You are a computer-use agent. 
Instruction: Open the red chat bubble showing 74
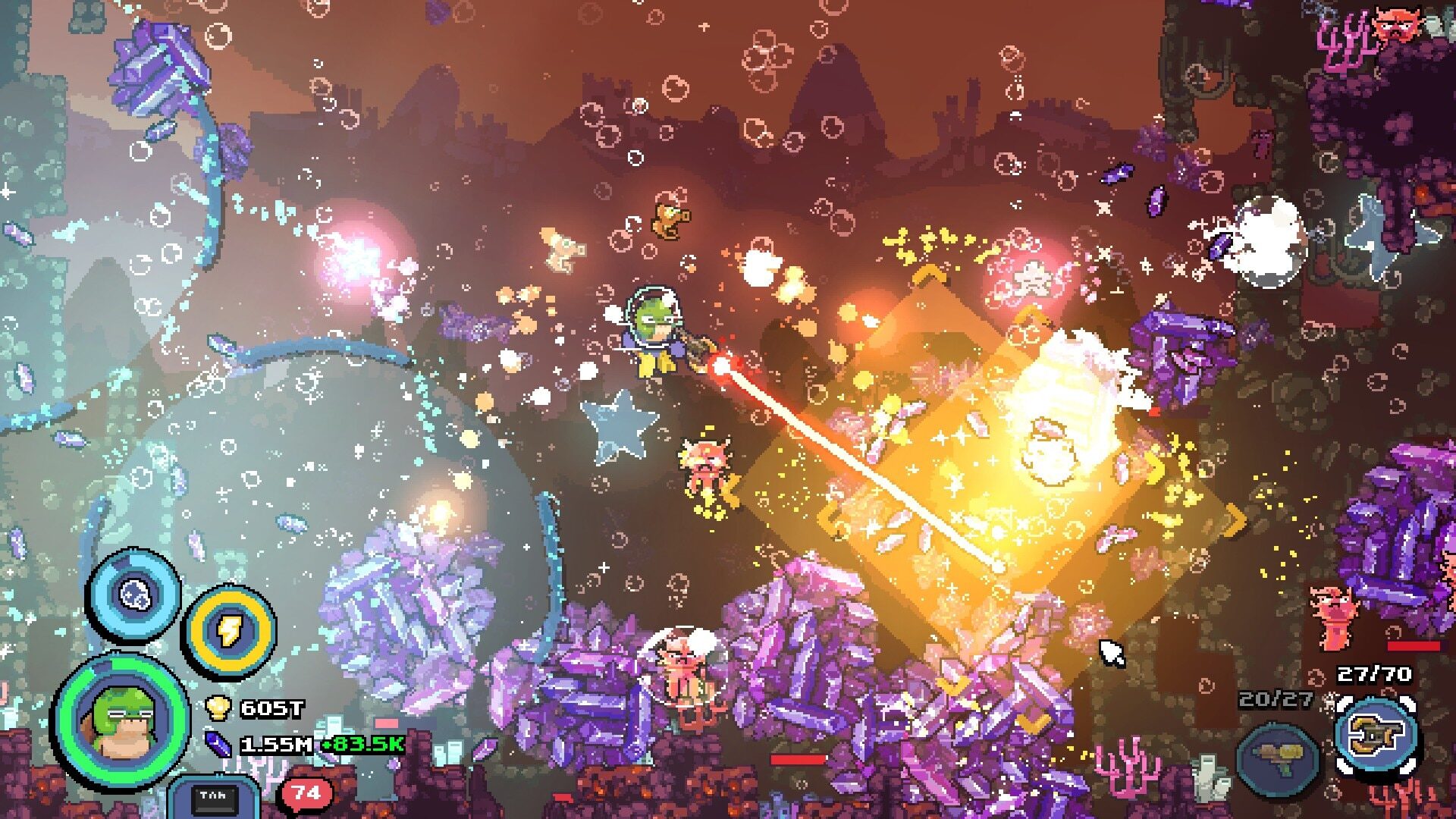point(307,793)
